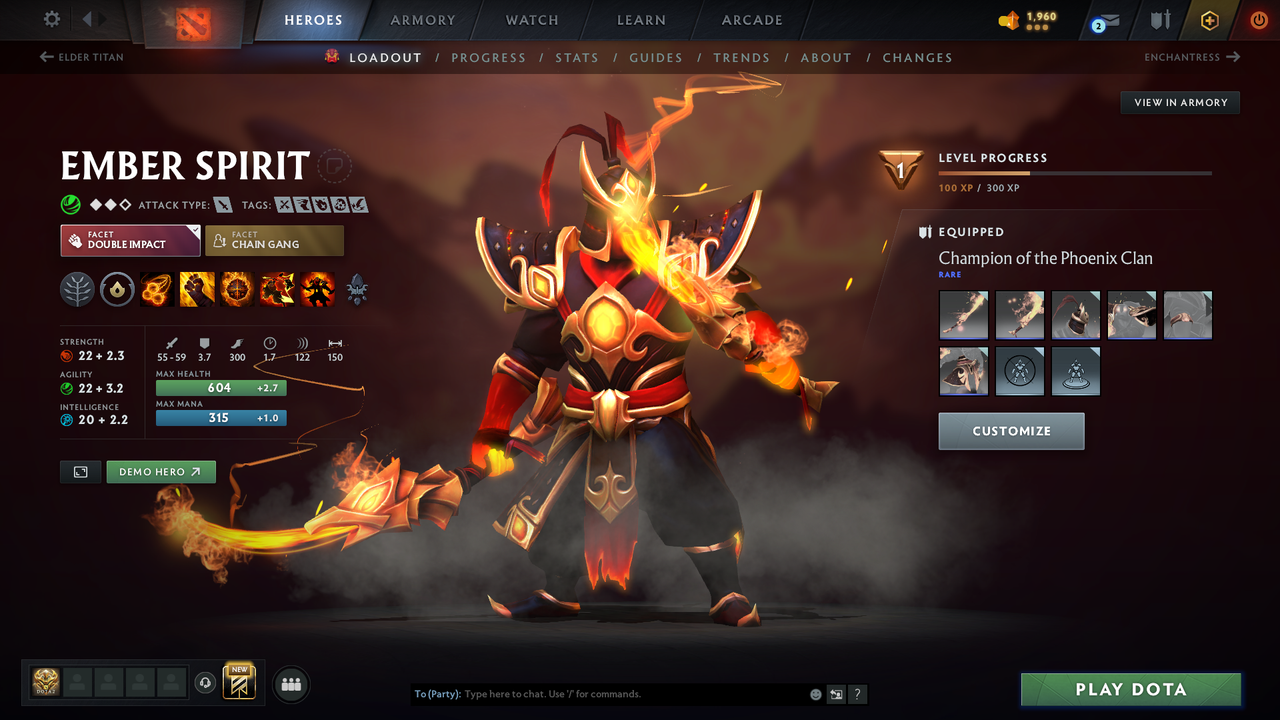Select the Chain Gang facet
Viewport: 1280px width, 720px height.
[x=274, y=240]
